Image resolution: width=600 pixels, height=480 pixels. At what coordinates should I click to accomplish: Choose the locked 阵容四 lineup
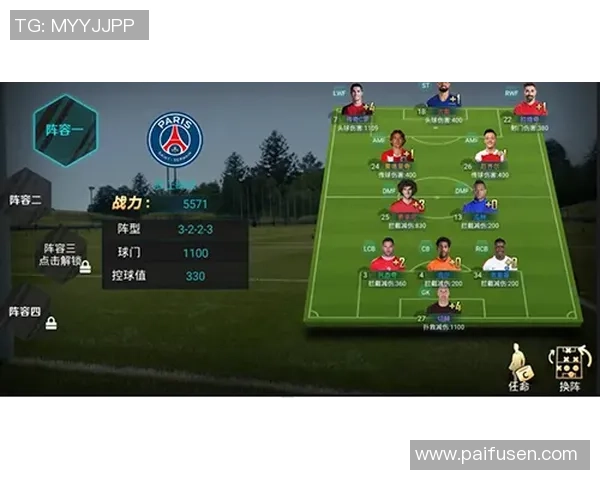point(27,313)
